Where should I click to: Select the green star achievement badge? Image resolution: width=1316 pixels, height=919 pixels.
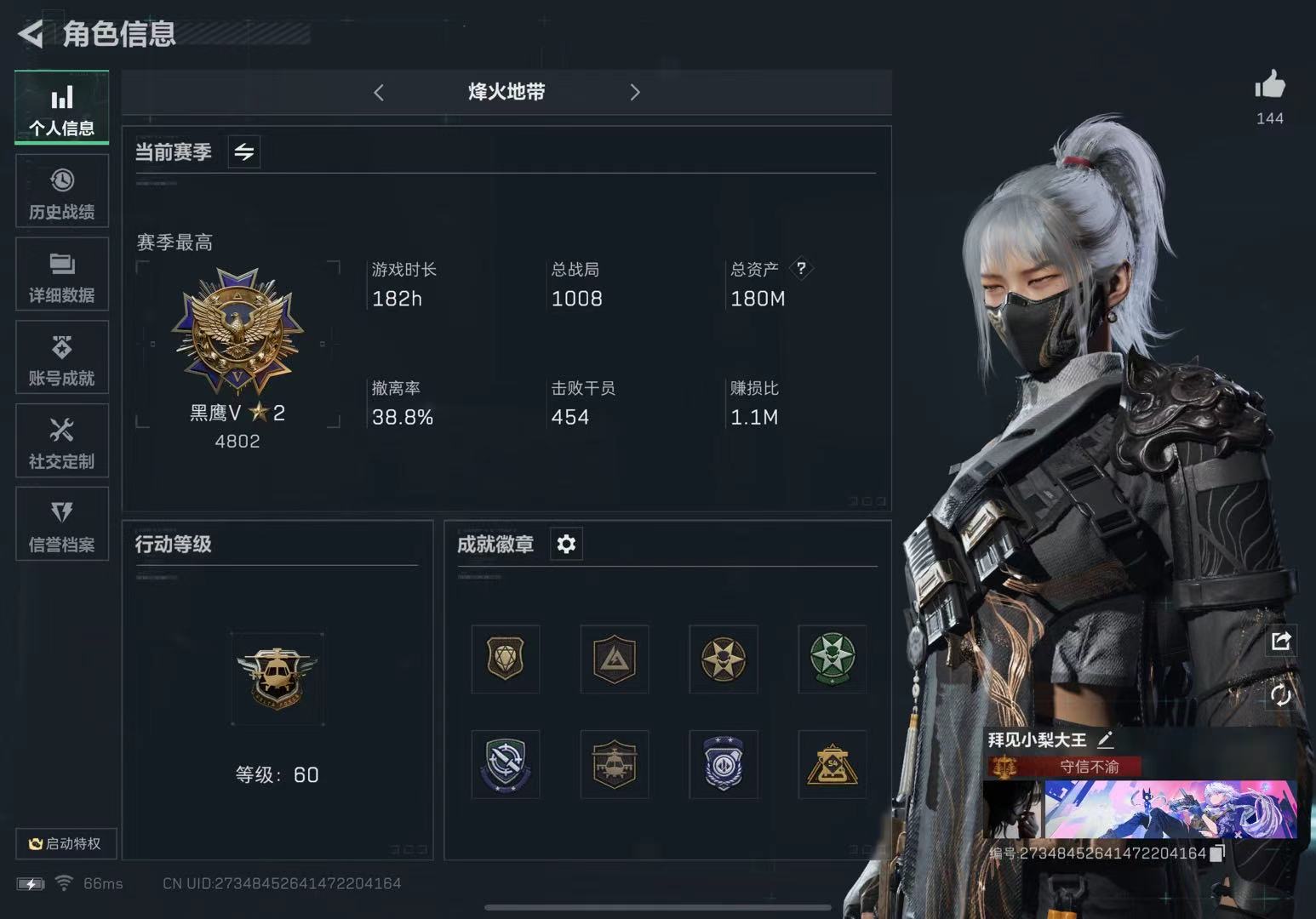point(832,659)
